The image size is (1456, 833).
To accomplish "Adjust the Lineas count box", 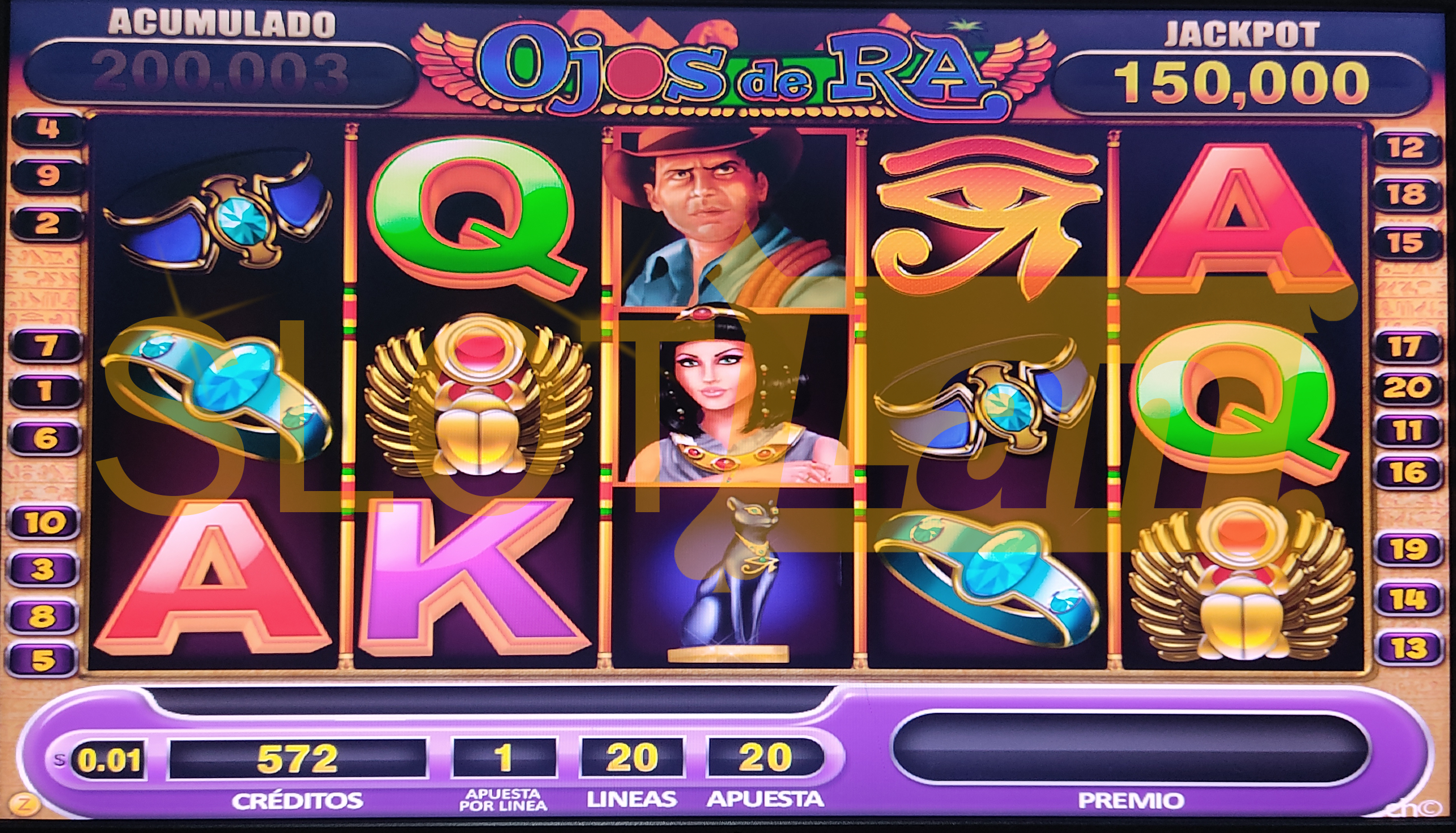I will click(x=631, y=758).
